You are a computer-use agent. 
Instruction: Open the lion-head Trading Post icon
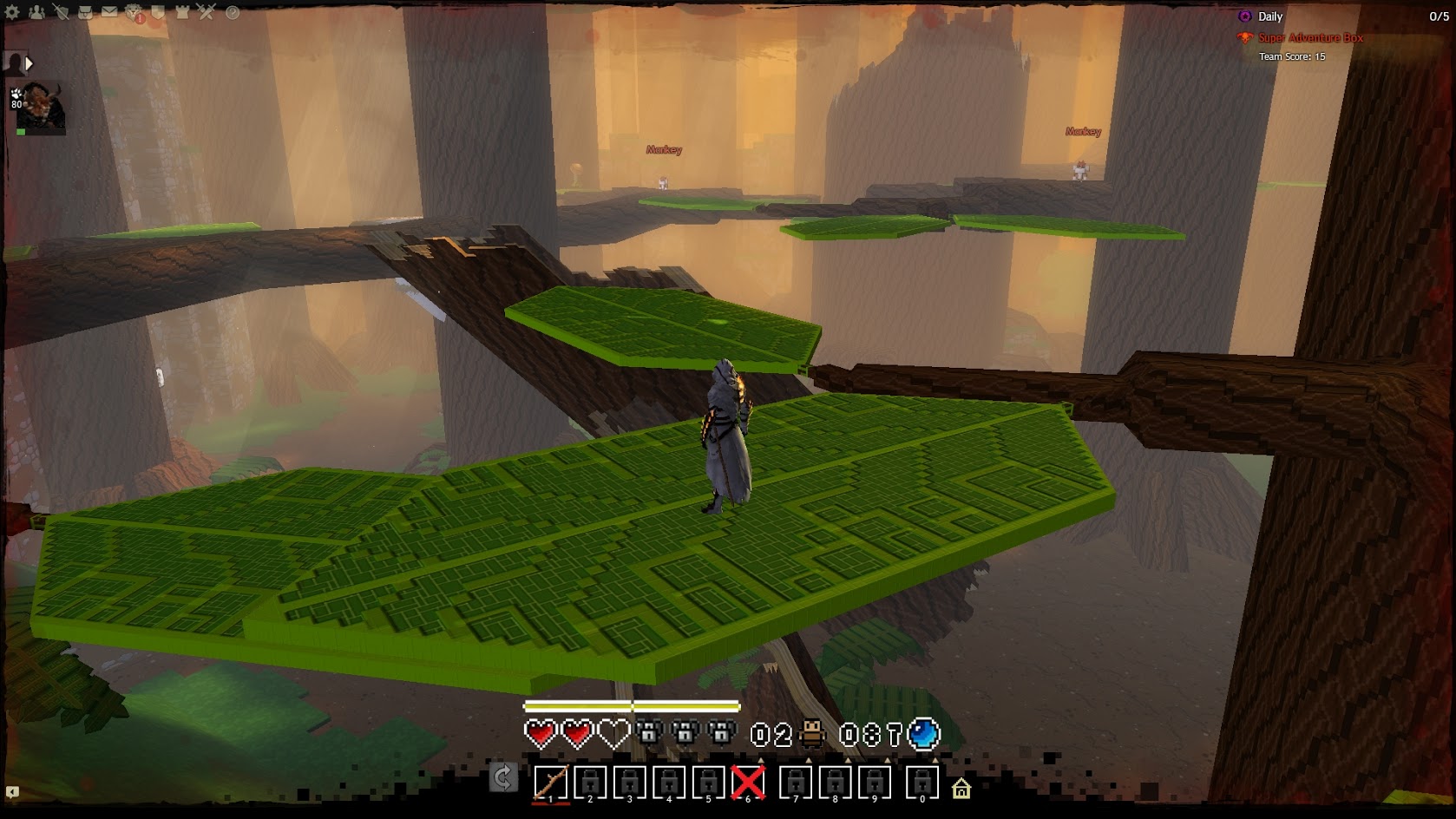[134, 12]
